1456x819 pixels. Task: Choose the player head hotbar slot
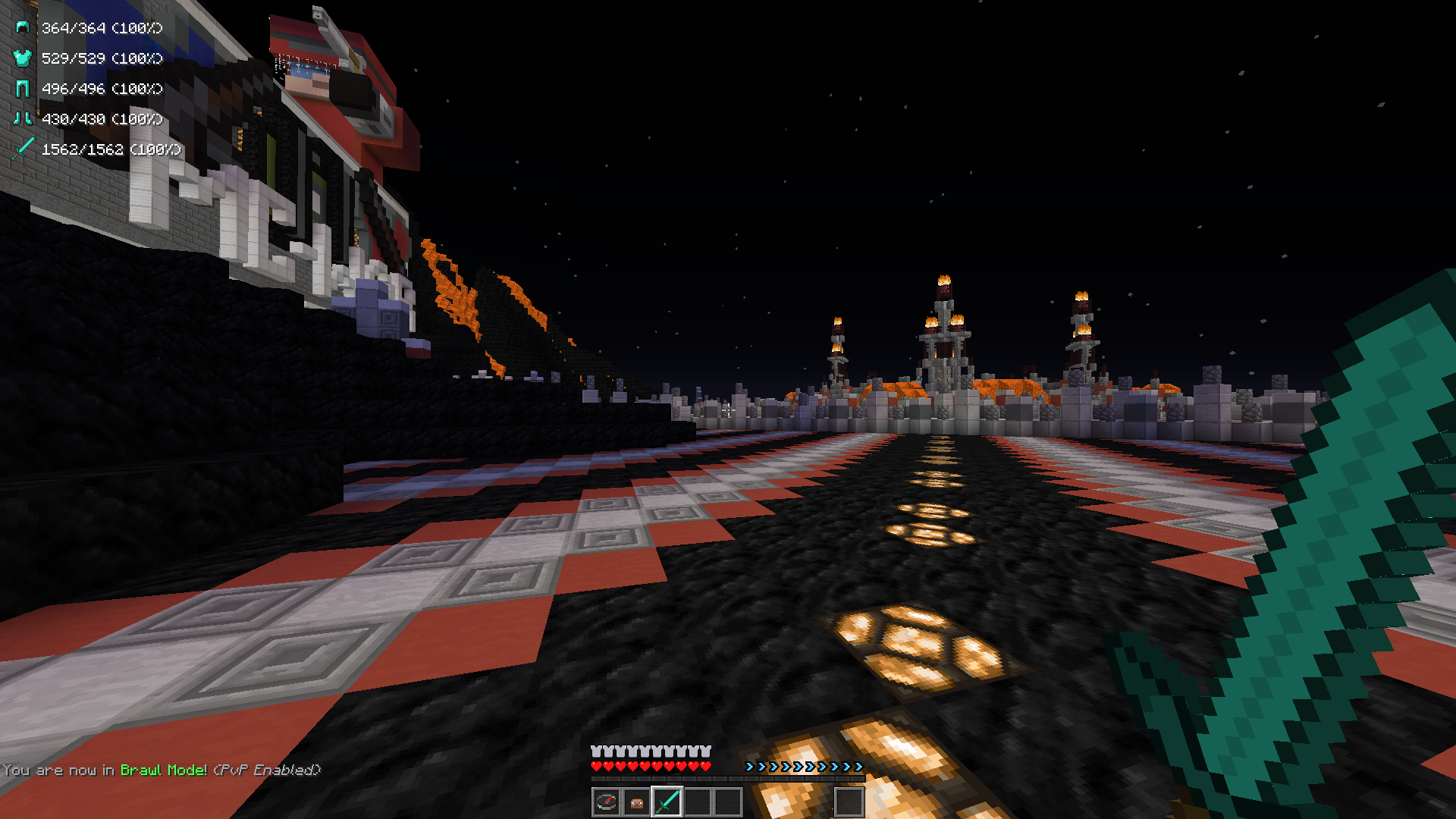[637, 802]
